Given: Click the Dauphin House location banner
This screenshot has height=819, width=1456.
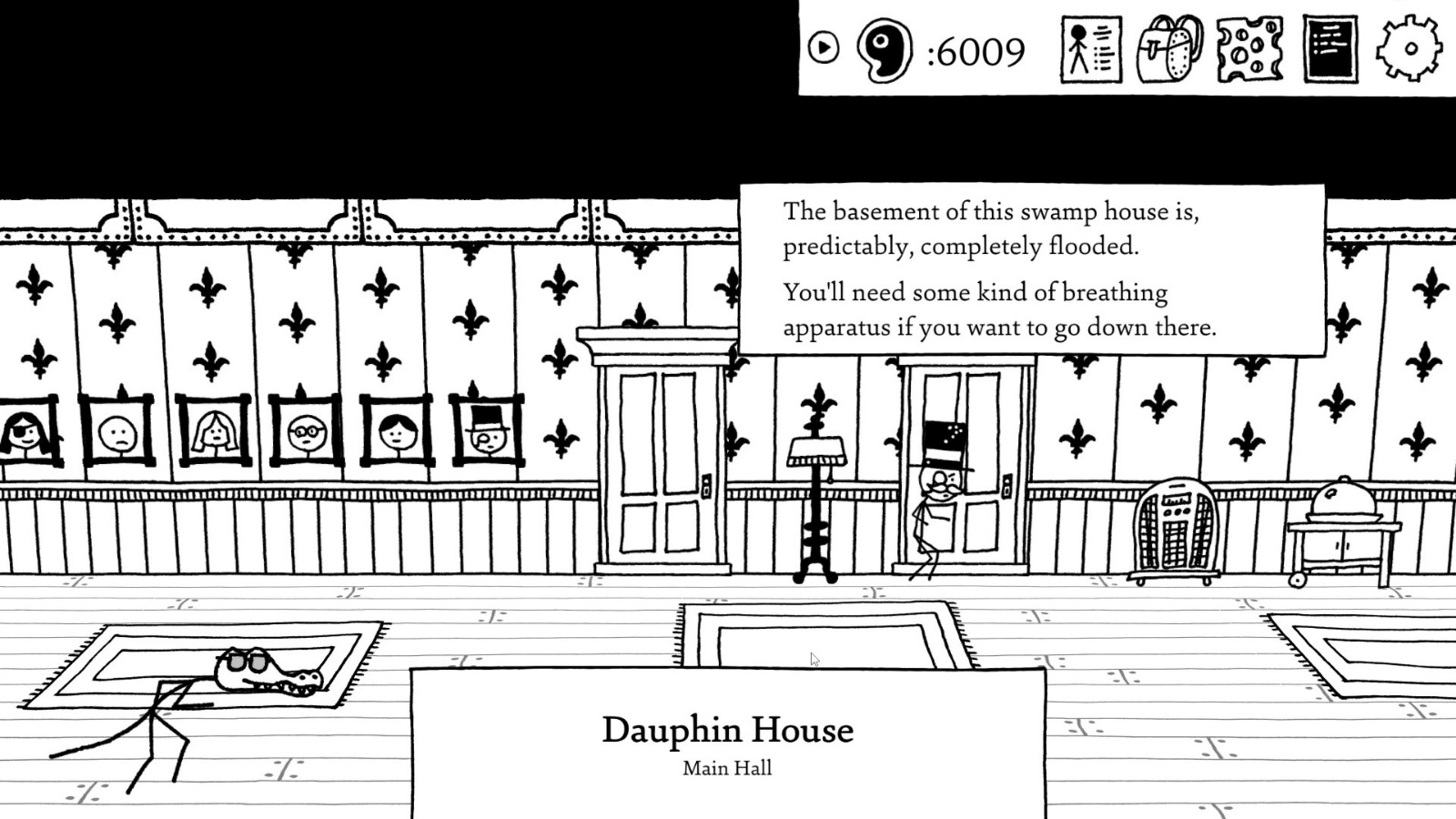Looking at the screenshot, I should (728, 728).
